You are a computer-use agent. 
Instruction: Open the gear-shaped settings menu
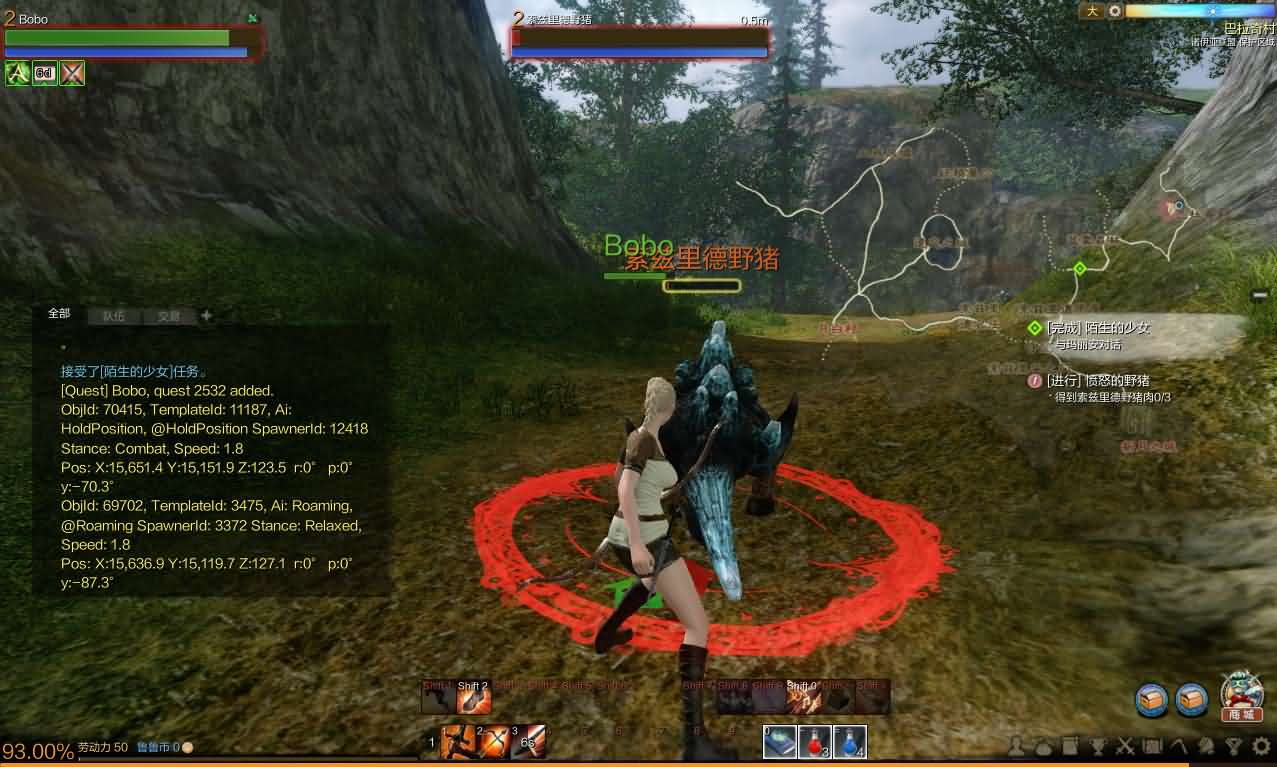(x=1262, y=746)
